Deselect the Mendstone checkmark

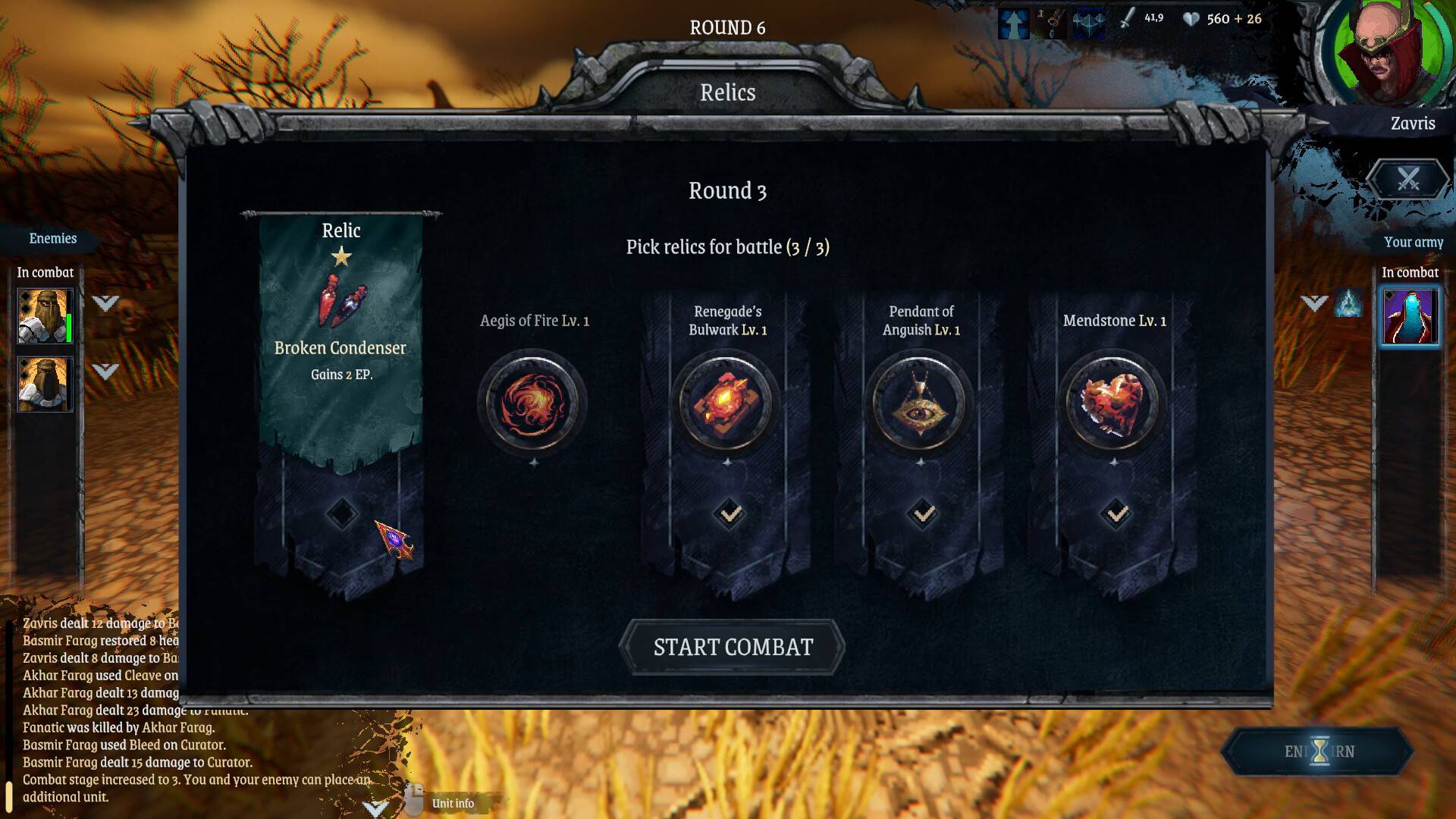click(x=1117, y=514)
